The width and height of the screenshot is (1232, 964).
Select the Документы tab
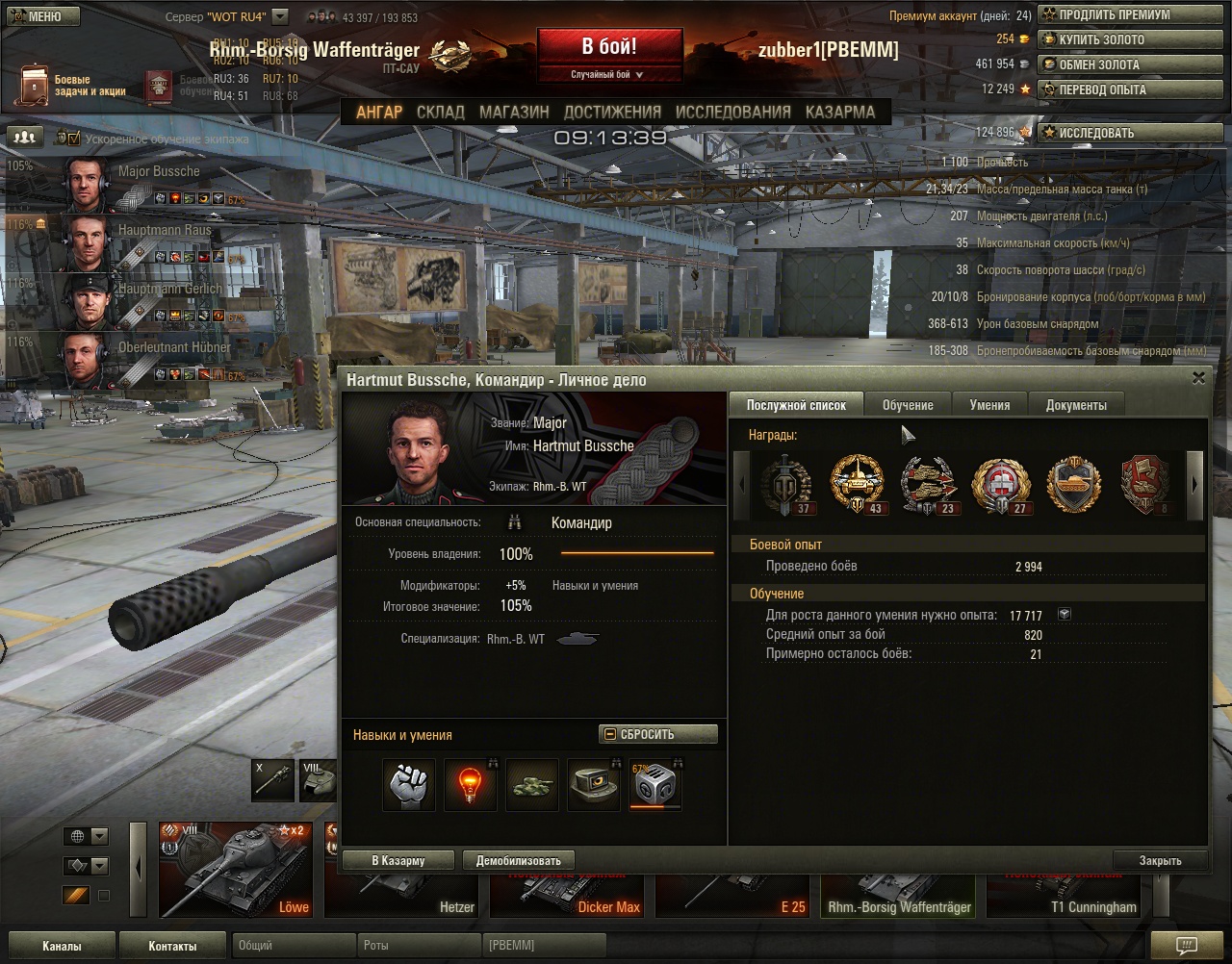tap(1076, 405)
